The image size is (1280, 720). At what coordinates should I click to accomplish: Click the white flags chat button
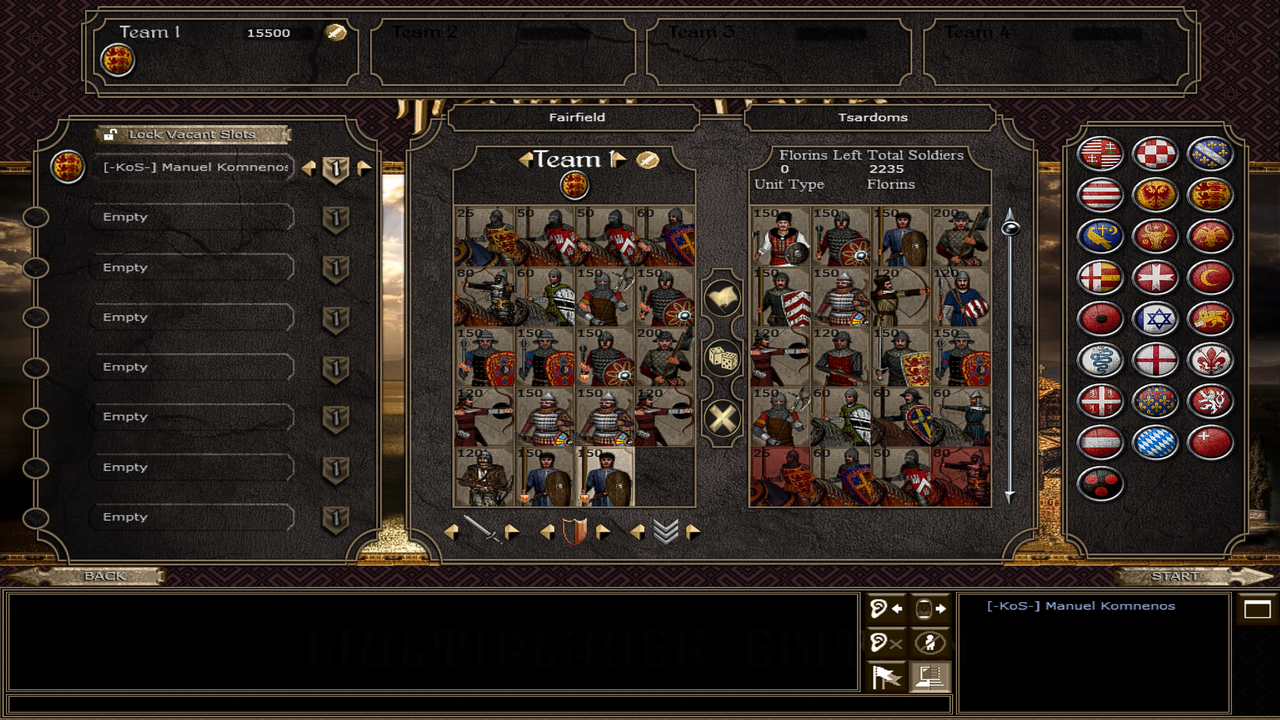point(887,677)
